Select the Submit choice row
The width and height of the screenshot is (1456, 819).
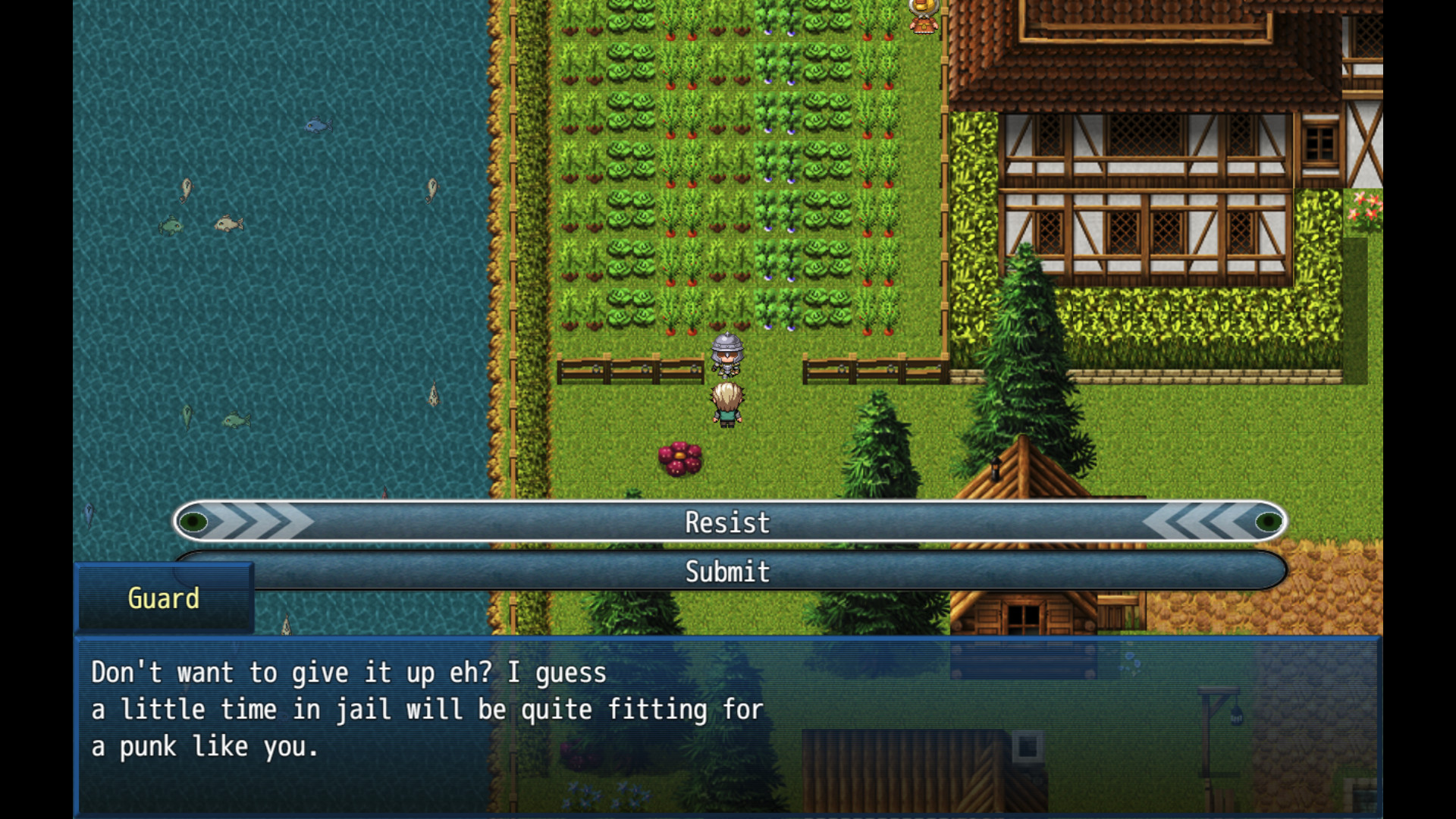tap(726, 573)
